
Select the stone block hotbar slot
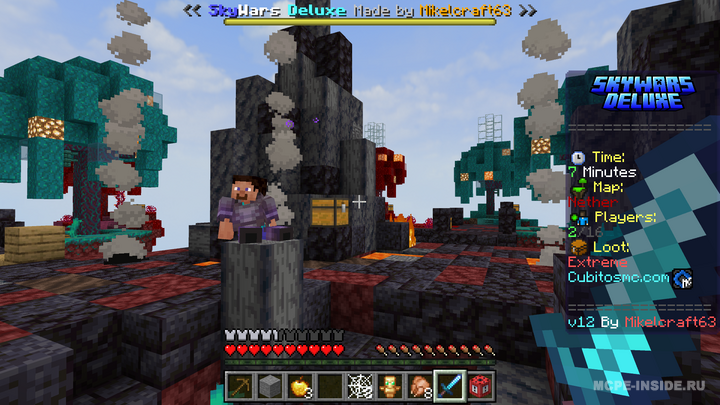coord(270,385)
